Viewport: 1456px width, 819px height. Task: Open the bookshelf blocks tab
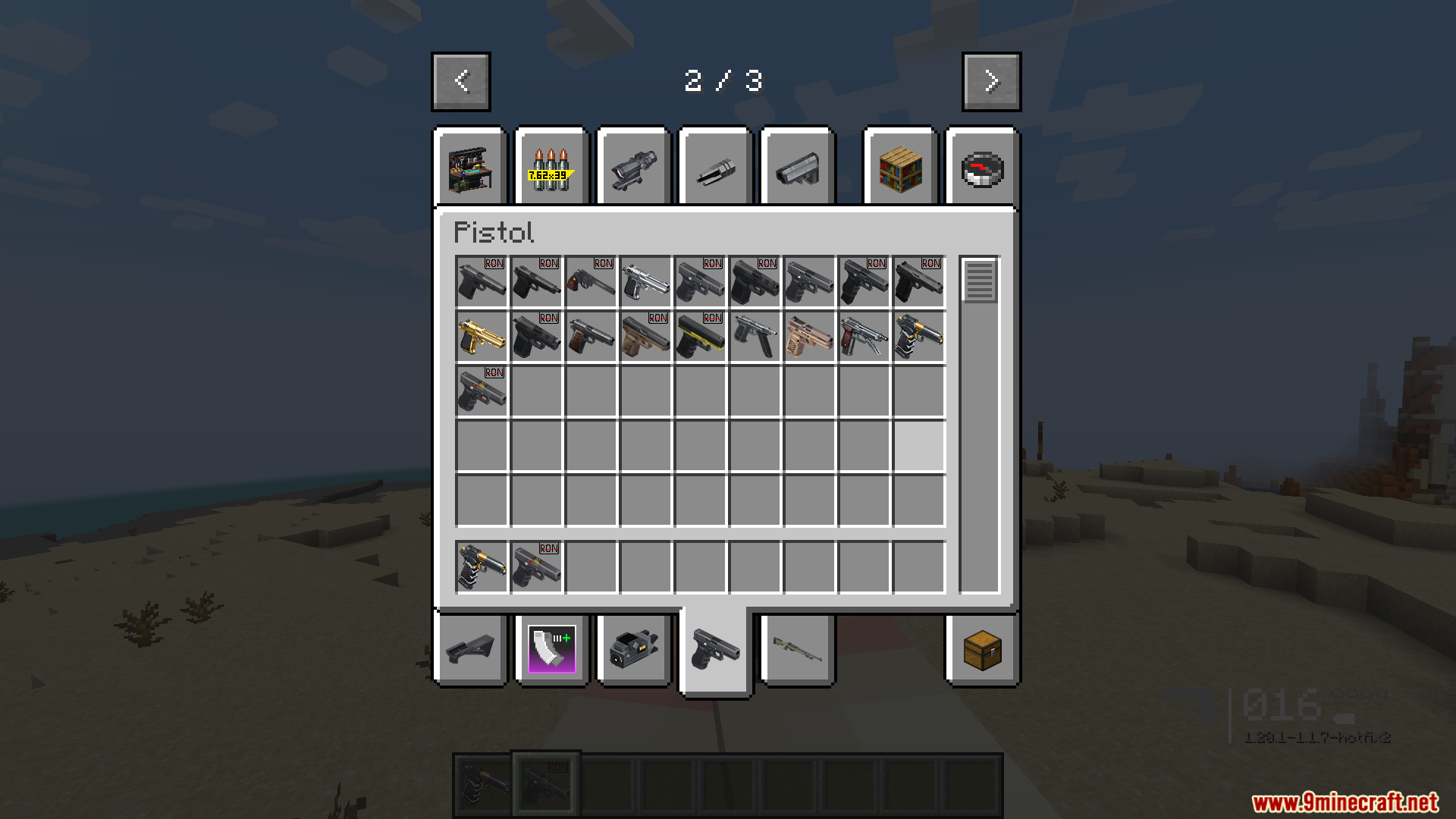coord(900,168)
